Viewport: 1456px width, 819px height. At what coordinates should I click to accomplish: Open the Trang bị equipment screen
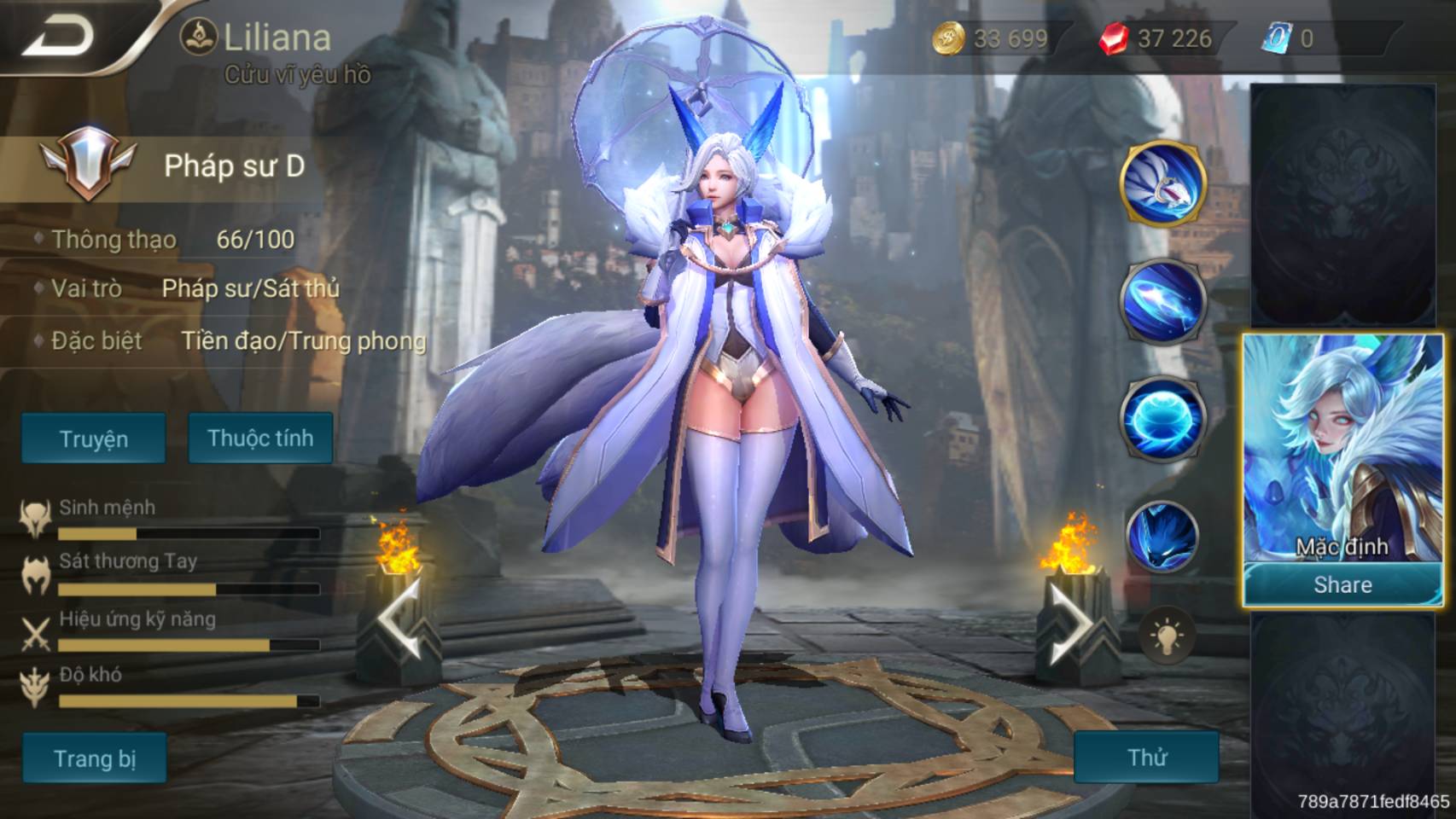point(95,758)
